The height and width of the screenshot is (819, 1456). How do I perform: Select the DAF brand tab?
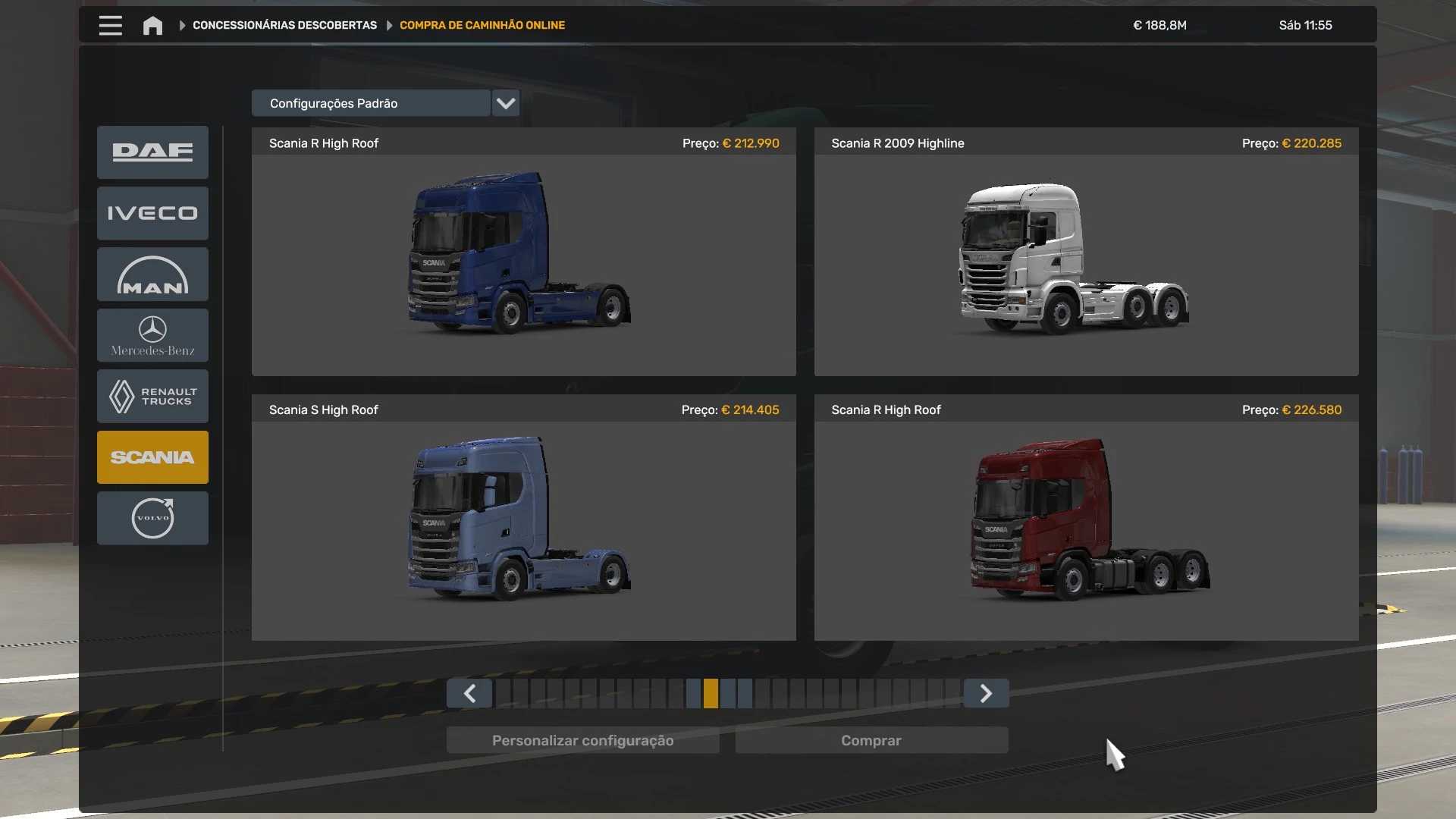click(x=152, y=152)
